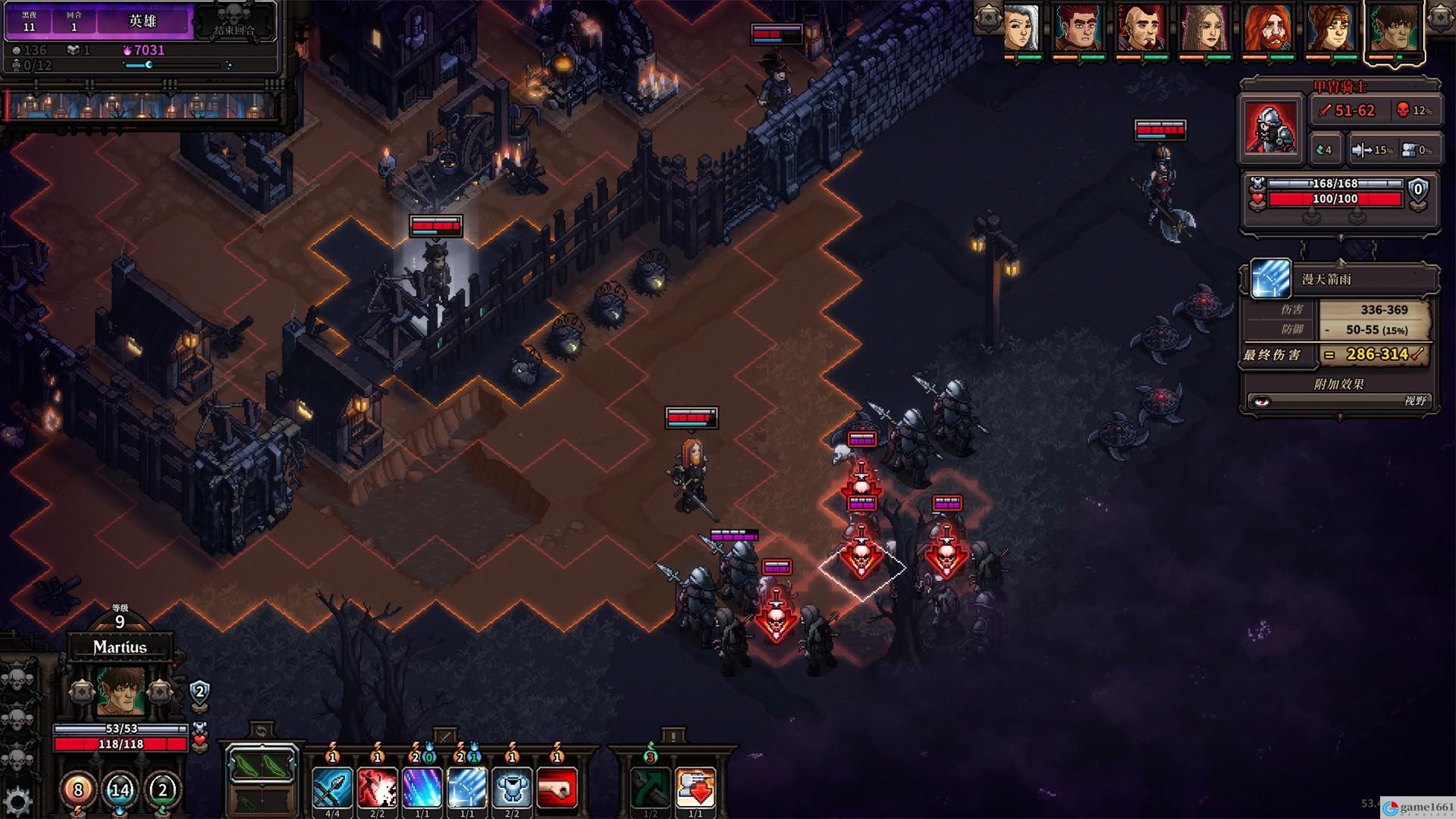Use the red silhouette burst skill
Screen dimensions: 1456x819
[377, 787]
